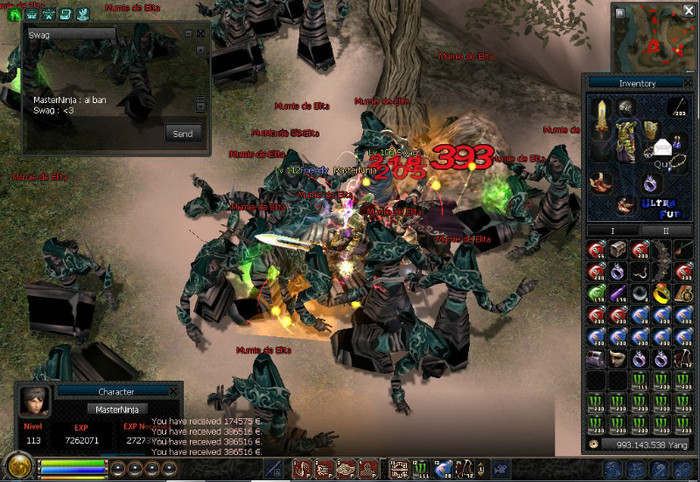
Task: Send the whisper message to Swag
Action: pyautogui.click(x=183, y=133)
